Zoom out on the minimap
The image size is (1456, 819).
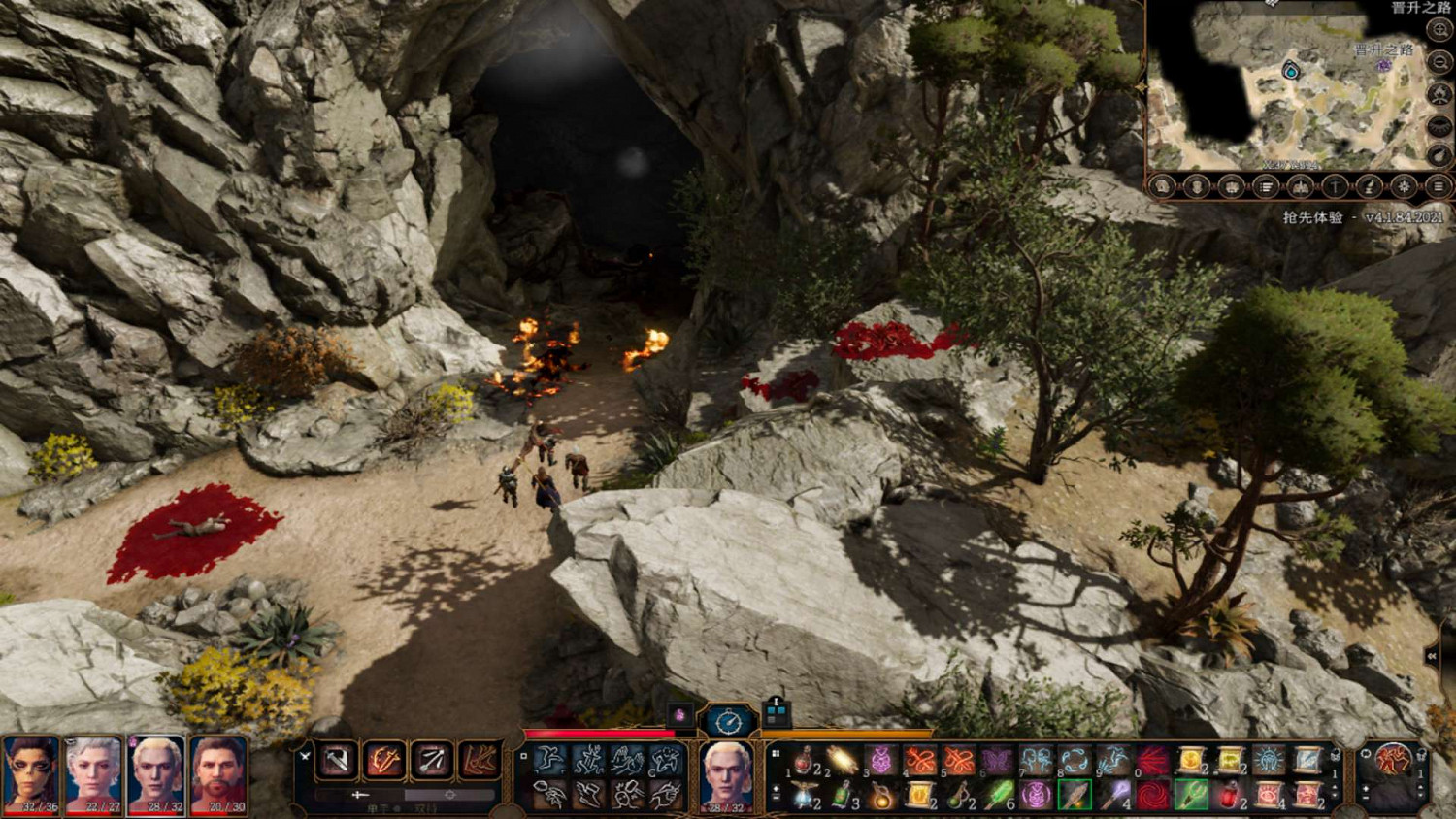pos(1439,62)
